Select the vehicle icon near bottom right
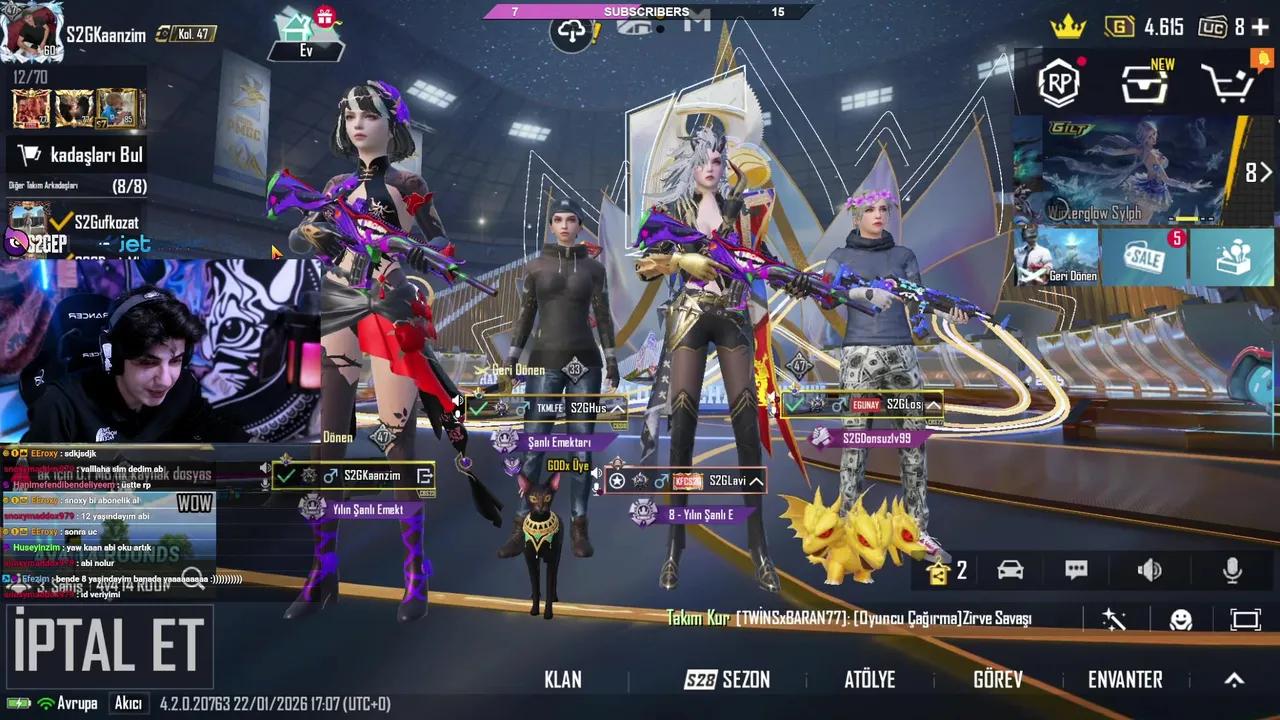Screen dimensions: 1280x720 (x=1010, y=569)
